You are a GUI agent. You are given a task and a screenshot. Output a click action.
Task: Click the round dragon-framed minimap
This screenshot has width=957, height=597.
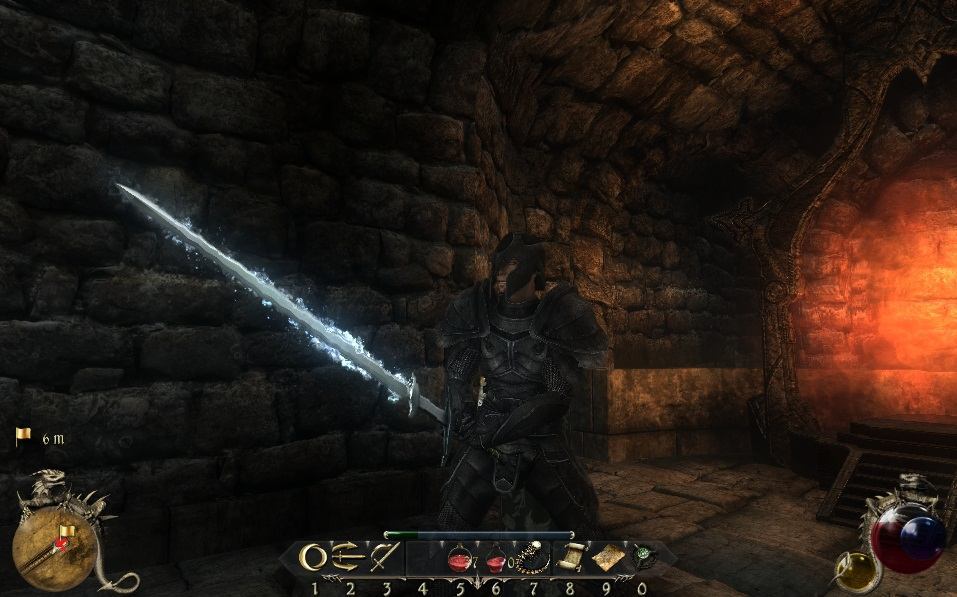click(x=53, y=548)
